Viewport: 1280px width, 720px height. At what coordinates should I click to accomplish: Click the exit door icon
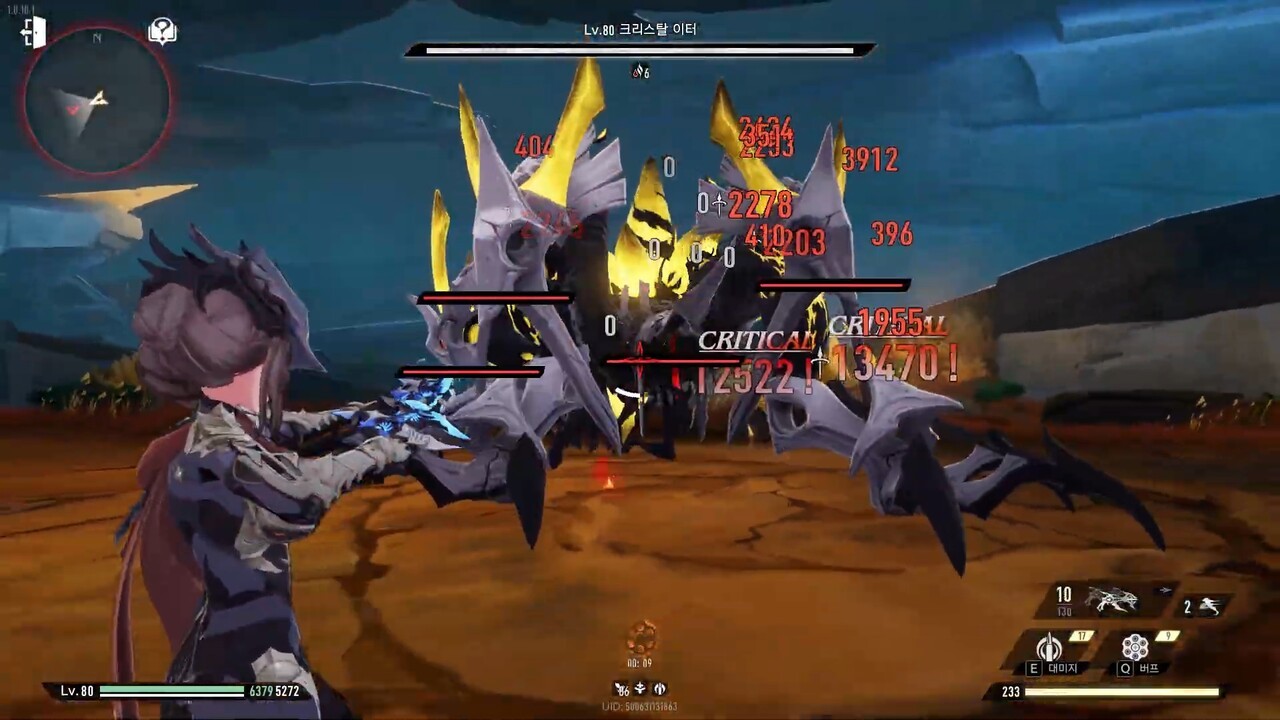33,32
